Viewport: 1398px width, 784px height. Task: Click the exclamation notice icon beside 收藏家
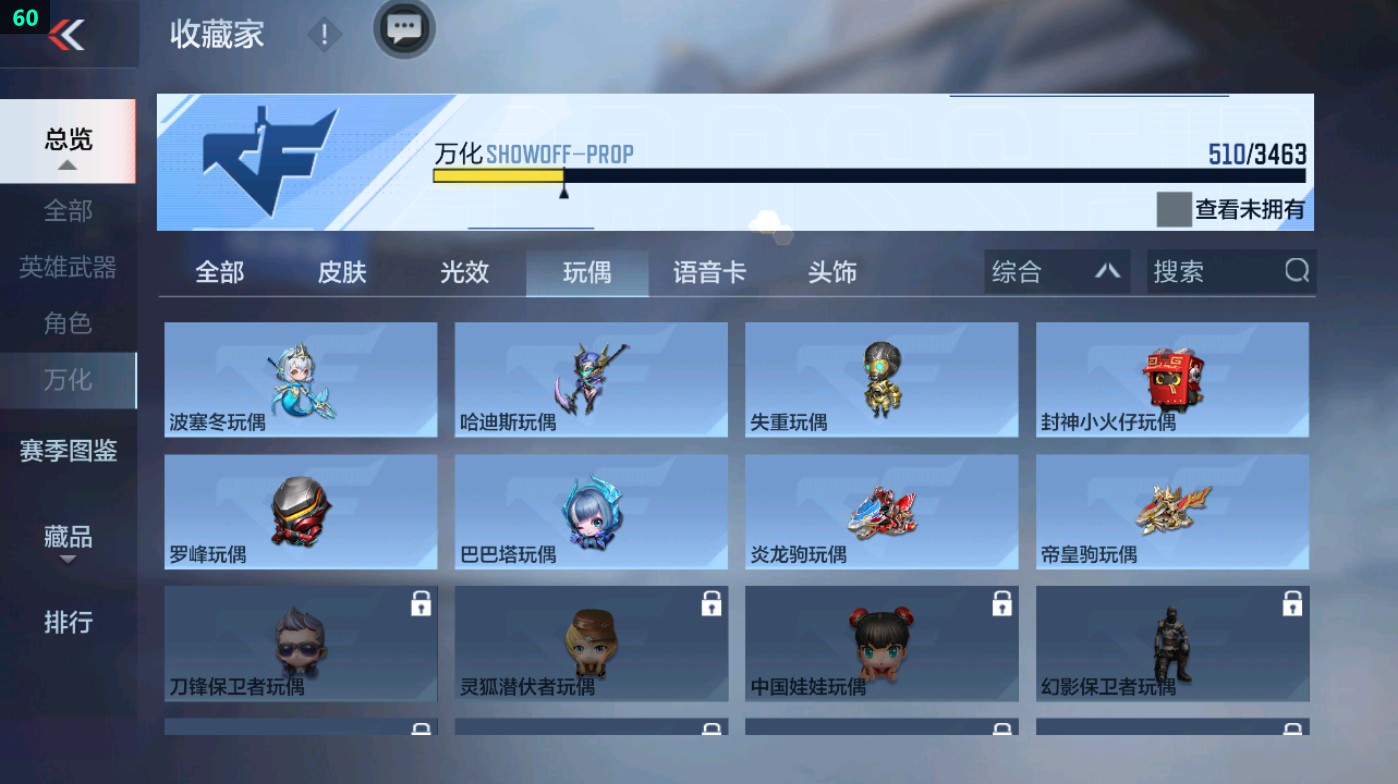[x=323, y=32]
